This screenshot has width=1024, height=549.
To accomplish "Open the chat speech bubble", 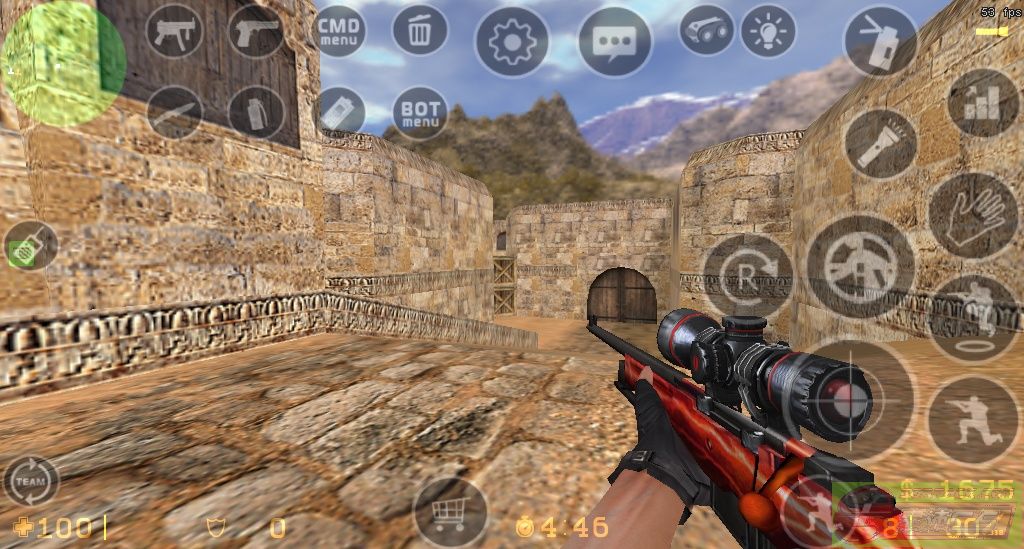I will (614, 42).
